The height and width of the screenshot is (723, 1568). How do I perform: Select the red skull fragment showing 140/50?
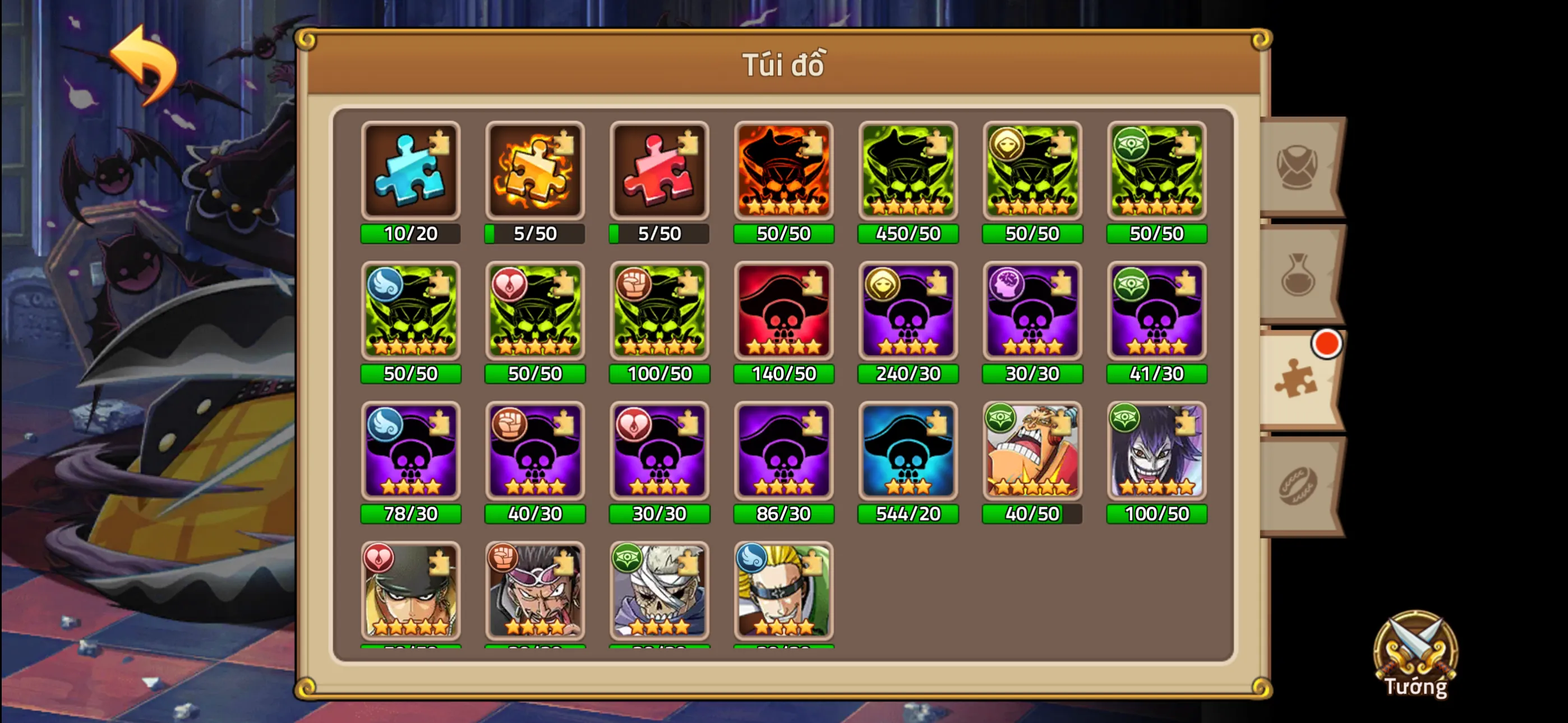click(783, 312)
